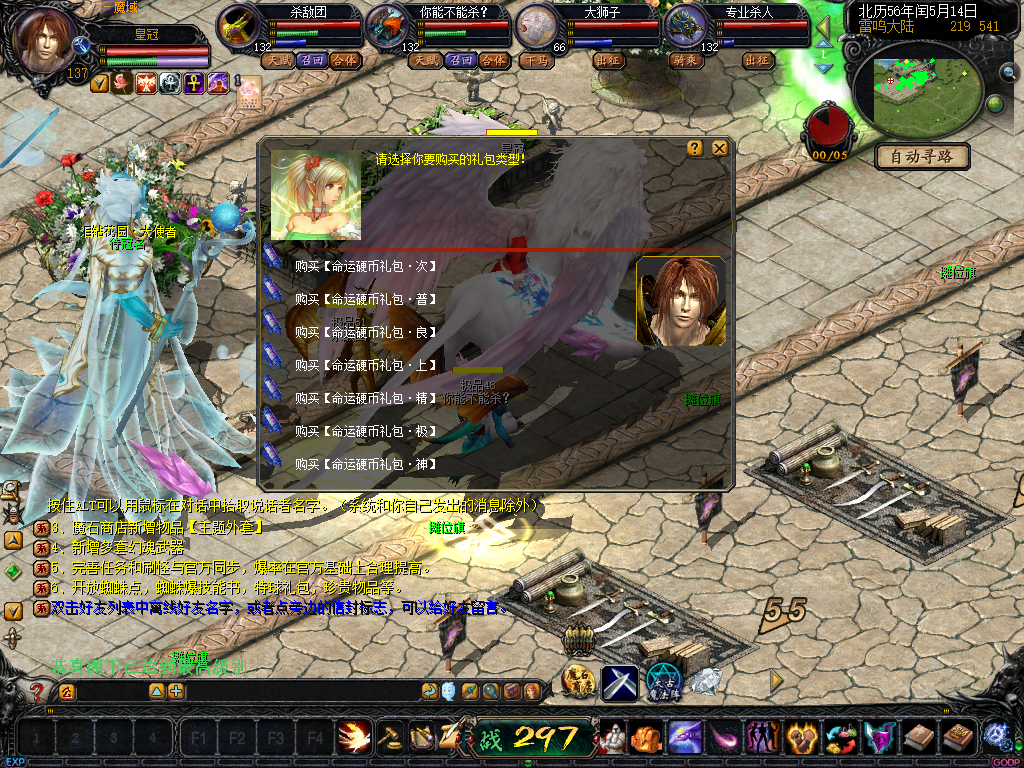This screenshot has width=1024, height=768.
Task: Buy the 命运硬币礼包·精 pack
Action: (366, 398)
